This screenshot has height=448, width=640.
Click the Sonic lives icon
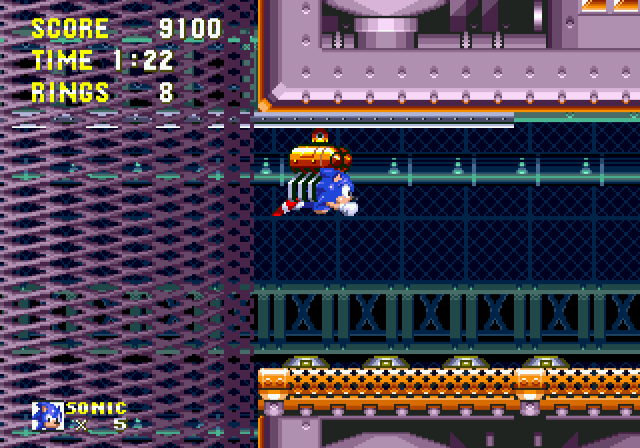[x=47, y=415]
